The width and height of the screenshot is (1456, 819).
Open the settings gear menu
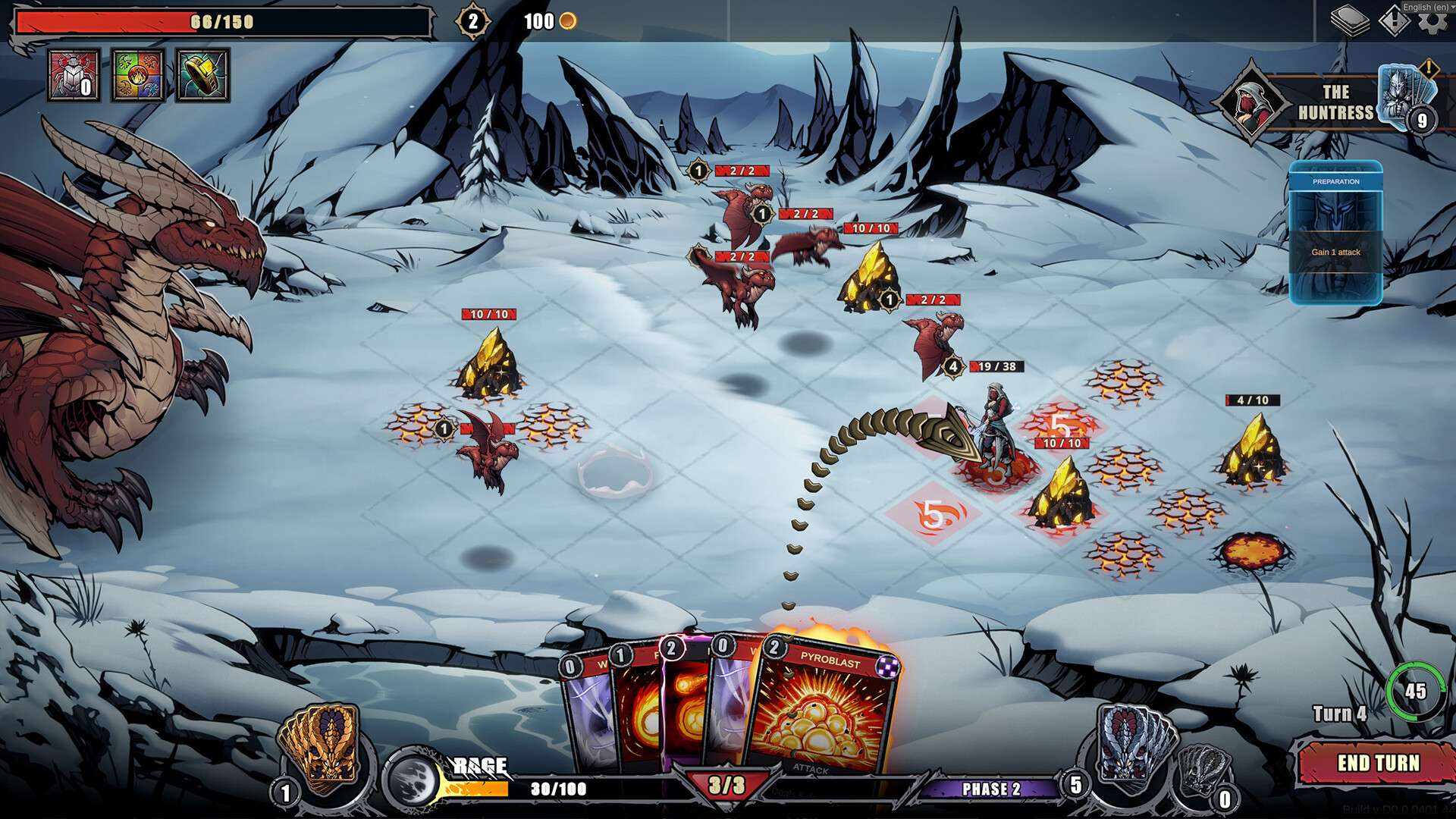point(1432,22)
